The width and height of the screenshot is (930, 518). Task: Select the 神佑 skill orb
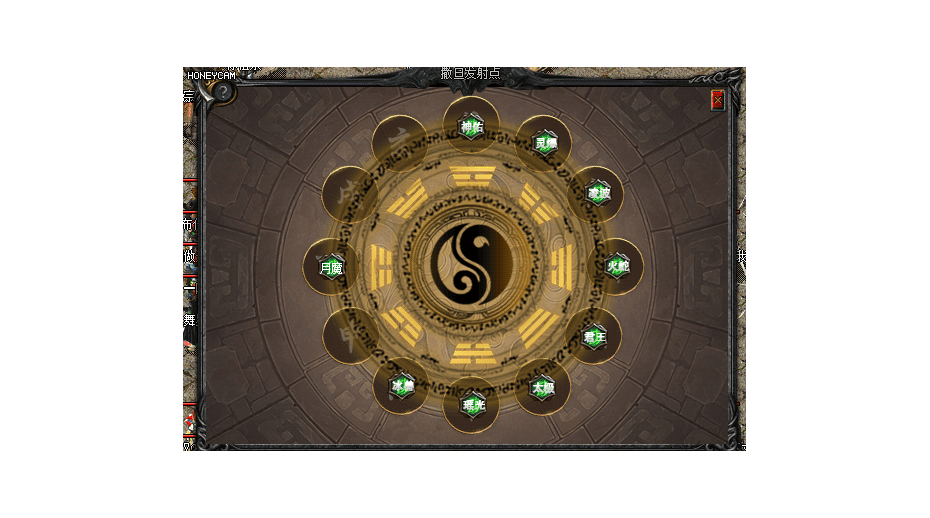[471, 126]
